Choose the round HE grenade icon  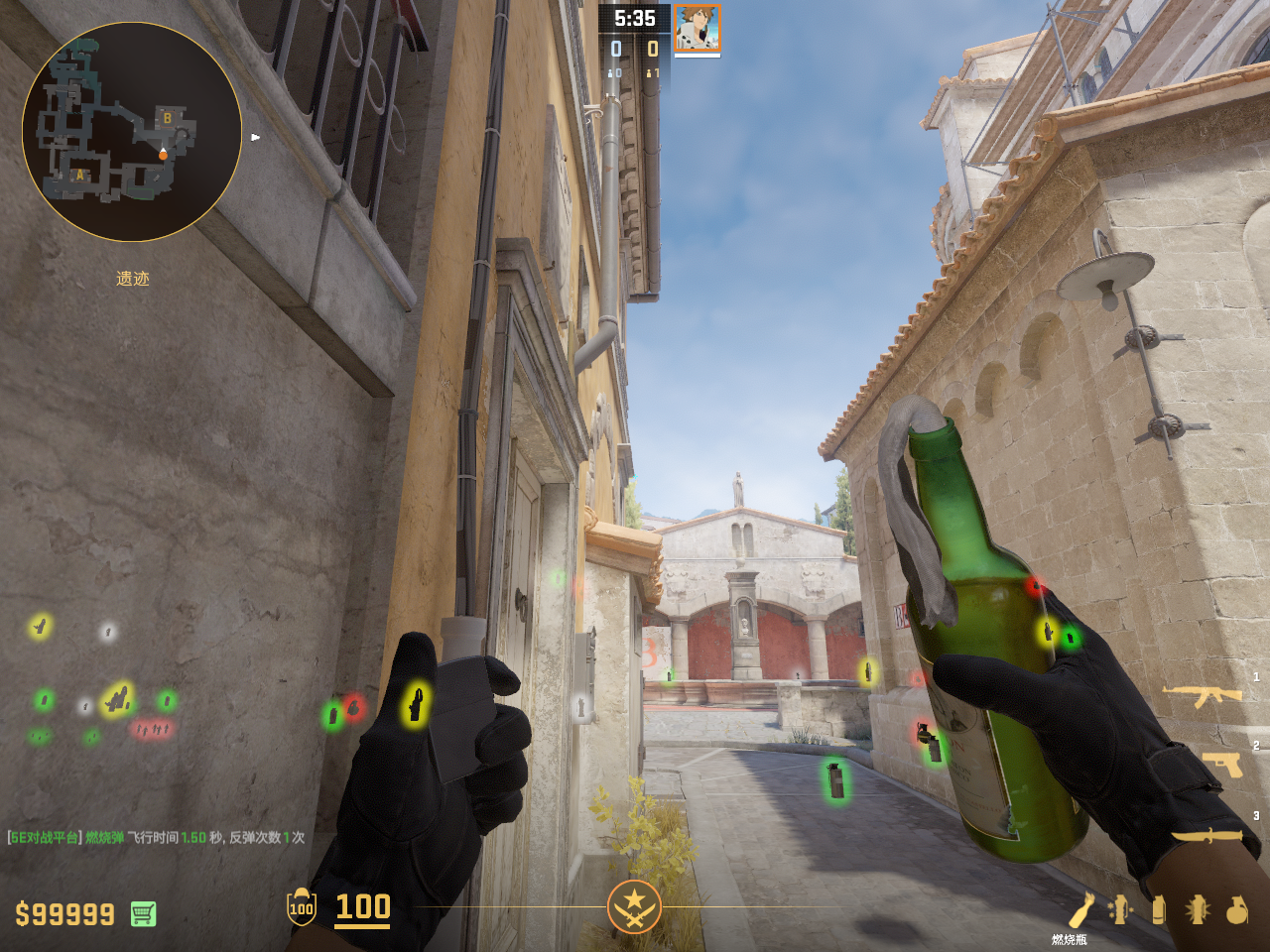1237,909
